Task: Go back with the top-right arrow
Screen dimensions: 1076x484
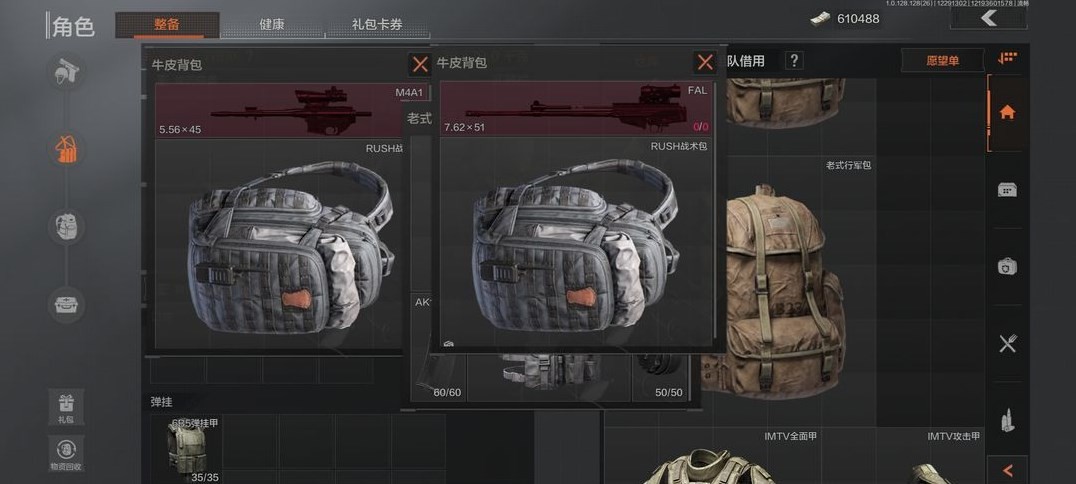Action: [988, 18]
